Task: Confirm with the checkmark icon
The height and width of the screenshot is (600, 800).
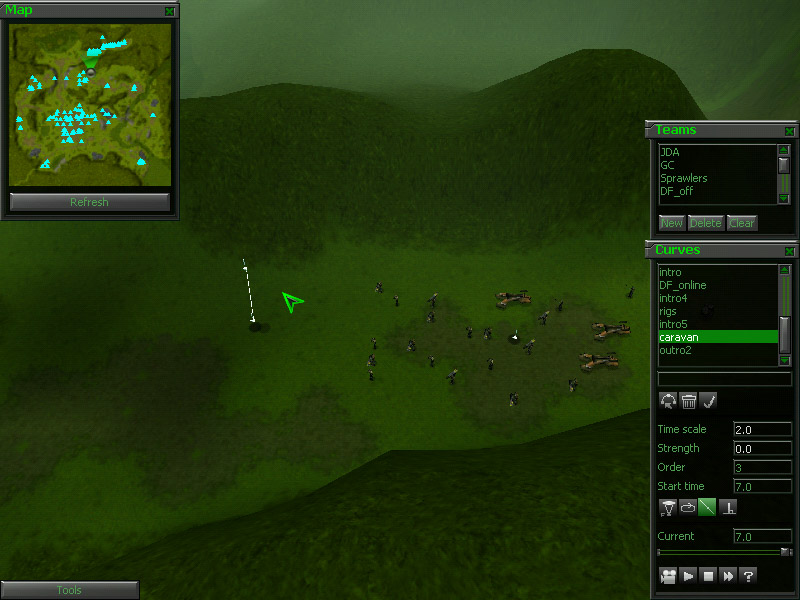Action: [708, 401]
